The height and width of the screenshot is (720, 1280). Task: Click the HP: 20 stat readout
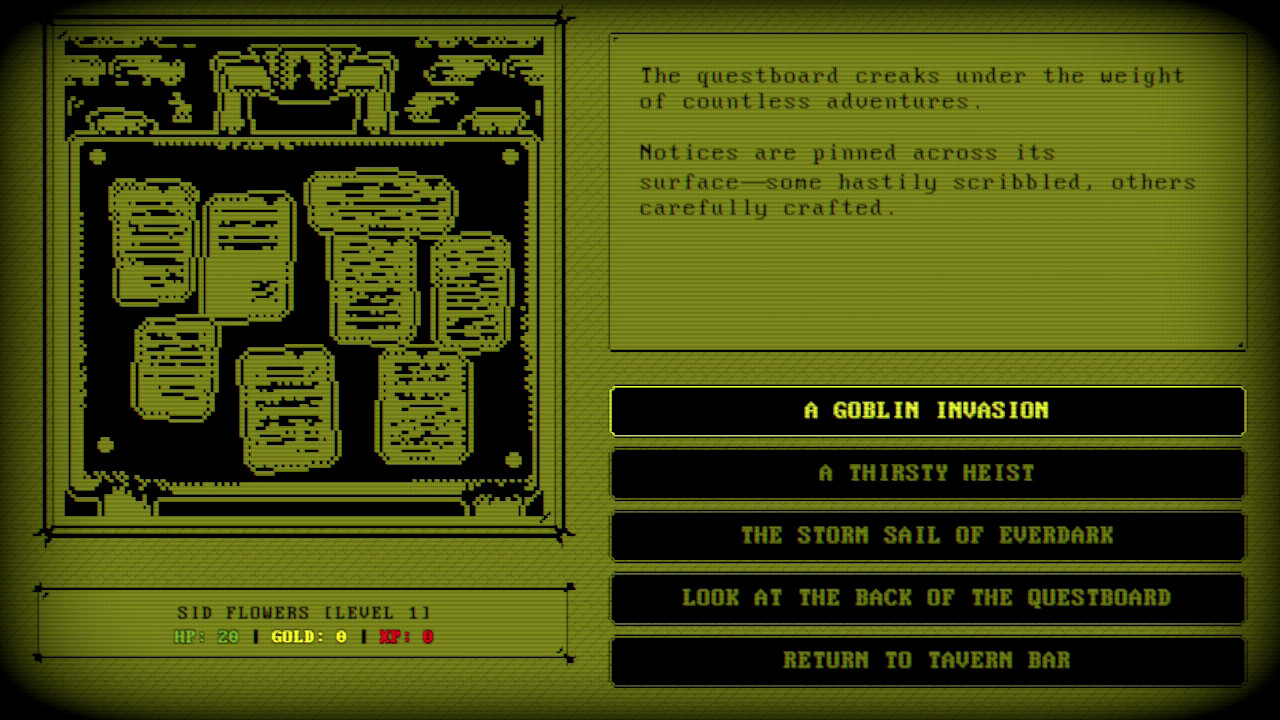point(208,636)
